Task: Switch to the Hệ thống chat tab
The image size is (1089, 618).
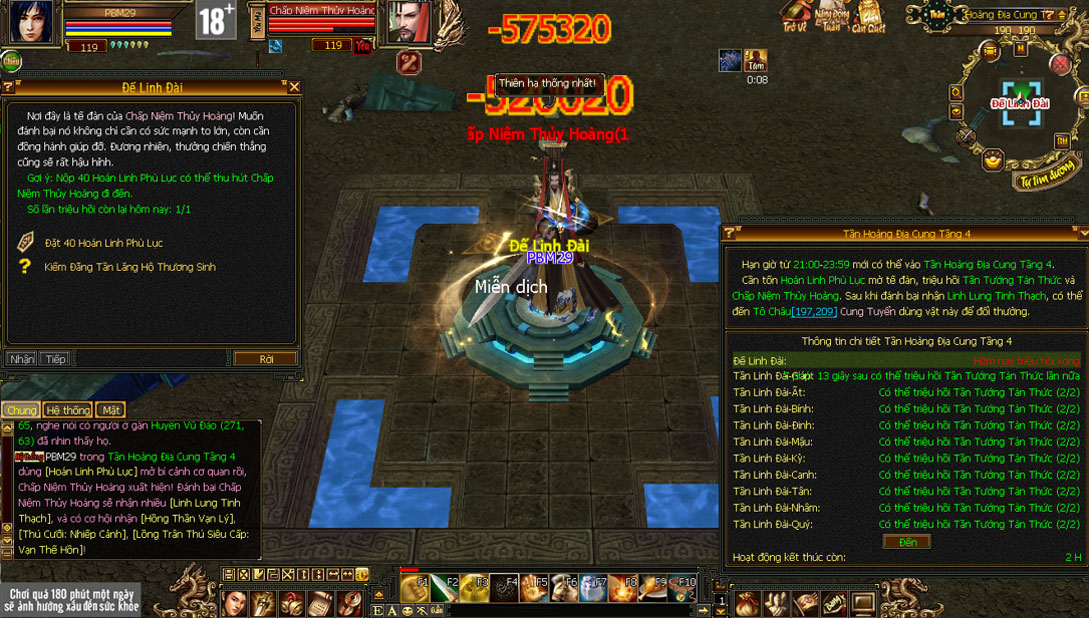Action: [68, 410]
